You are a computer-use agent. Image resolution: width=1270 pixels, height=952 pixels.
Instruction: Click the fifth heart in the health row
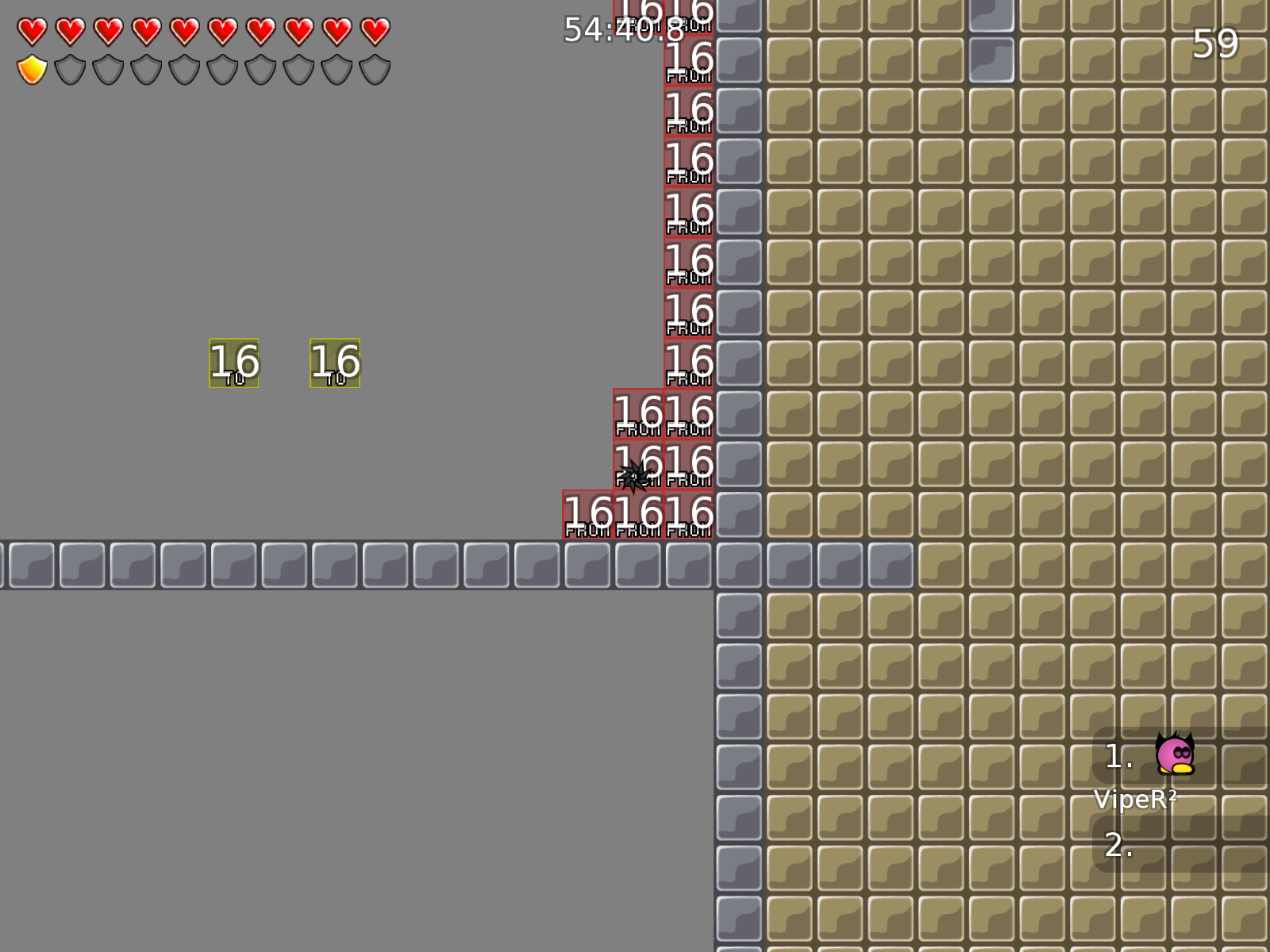(183, 32)
